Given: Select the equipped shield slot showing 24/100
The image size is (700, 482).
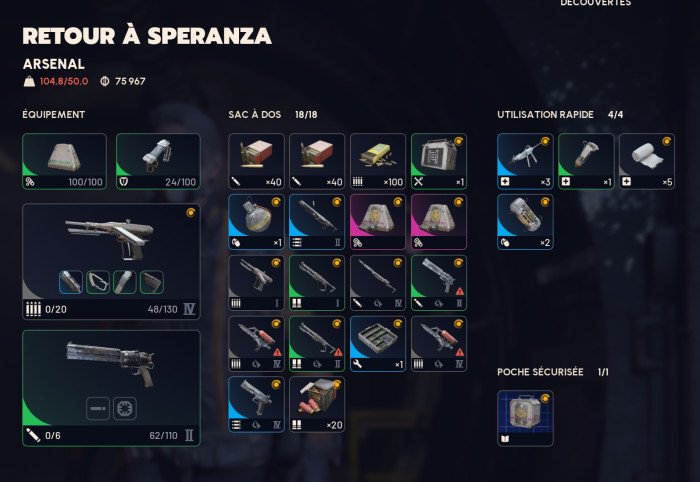Looking at the screenshot, I should (158, 161).
